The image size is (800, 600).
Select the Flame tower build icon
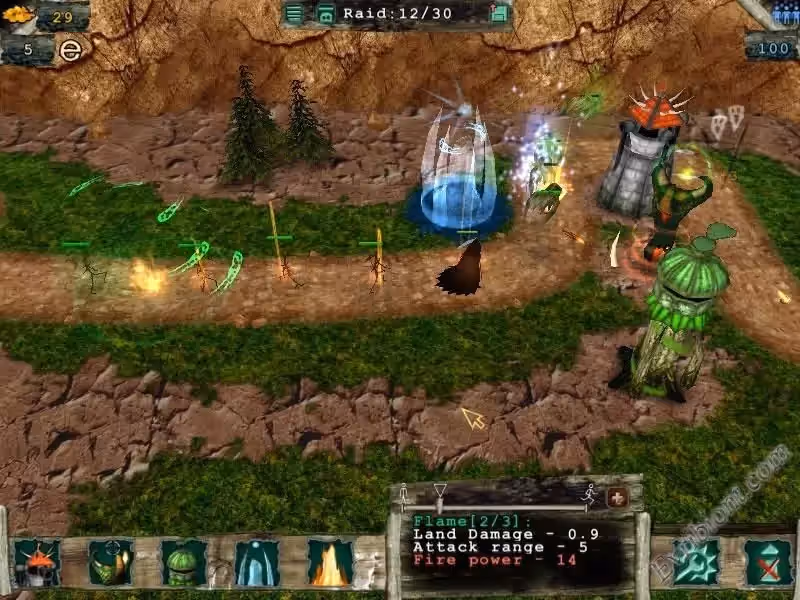[x=330, y=562]
